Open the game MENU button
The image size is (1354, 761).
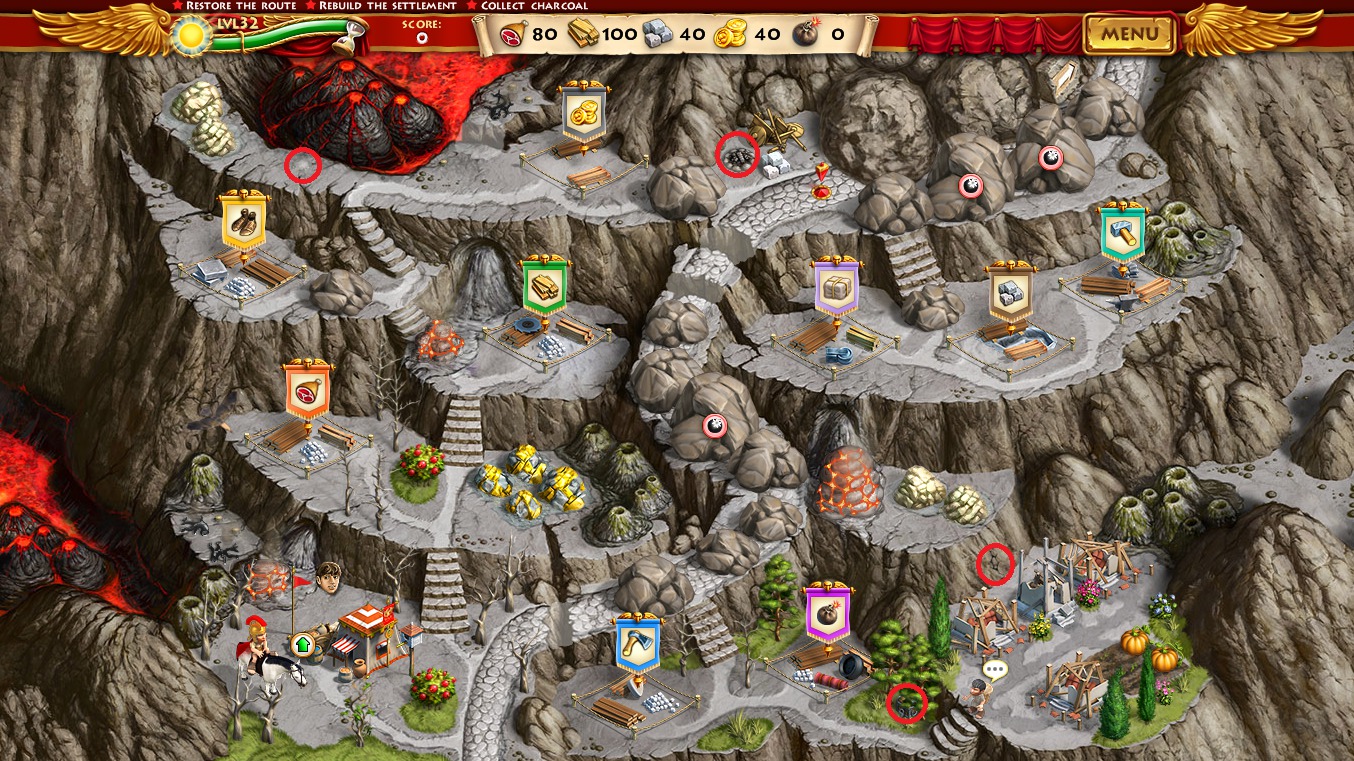[x=1130, y=34]
